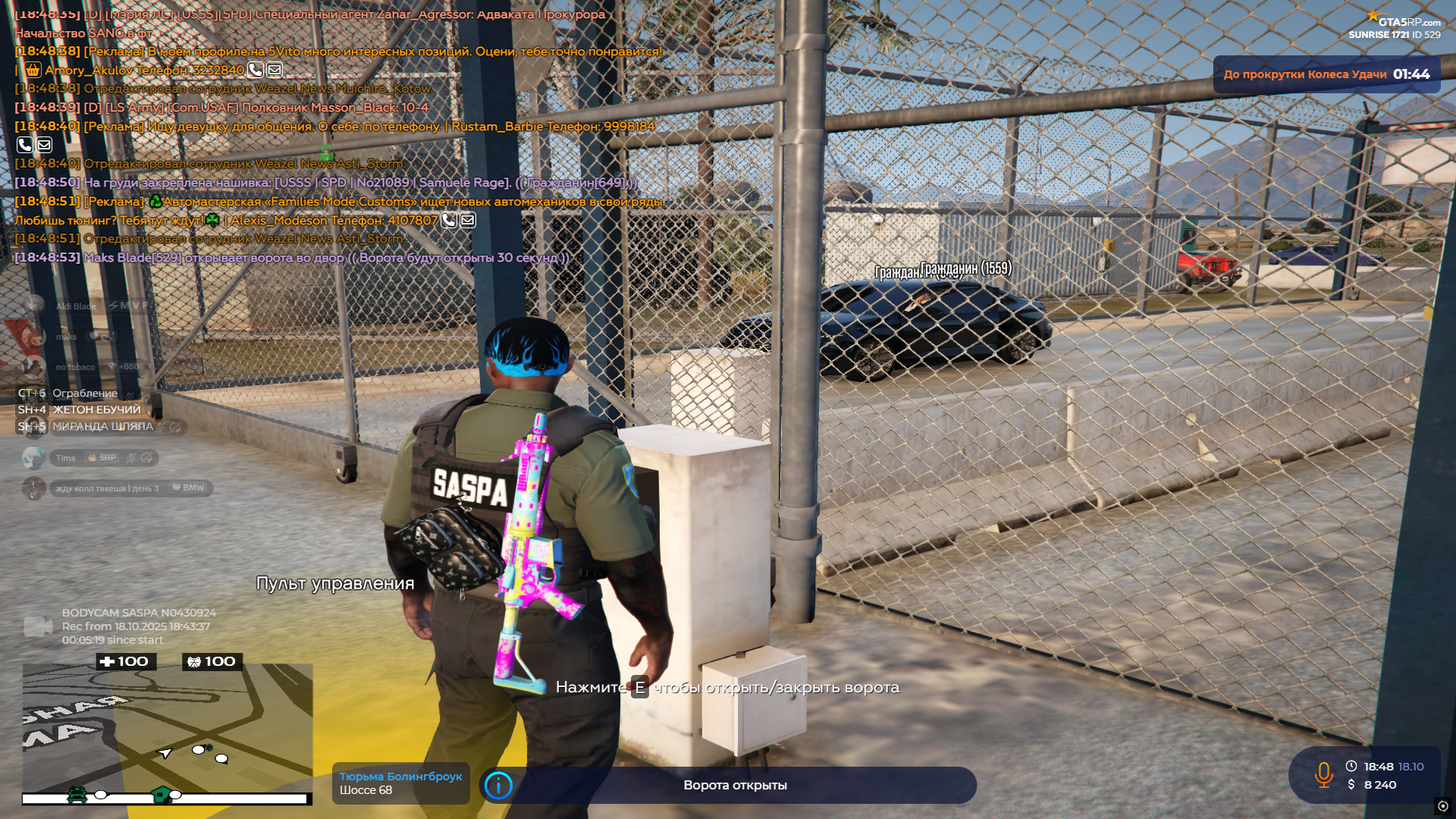Click the phone icon under Rustam_Barbie's ad
The image size is (1456, 819).
tap(24, 145)
